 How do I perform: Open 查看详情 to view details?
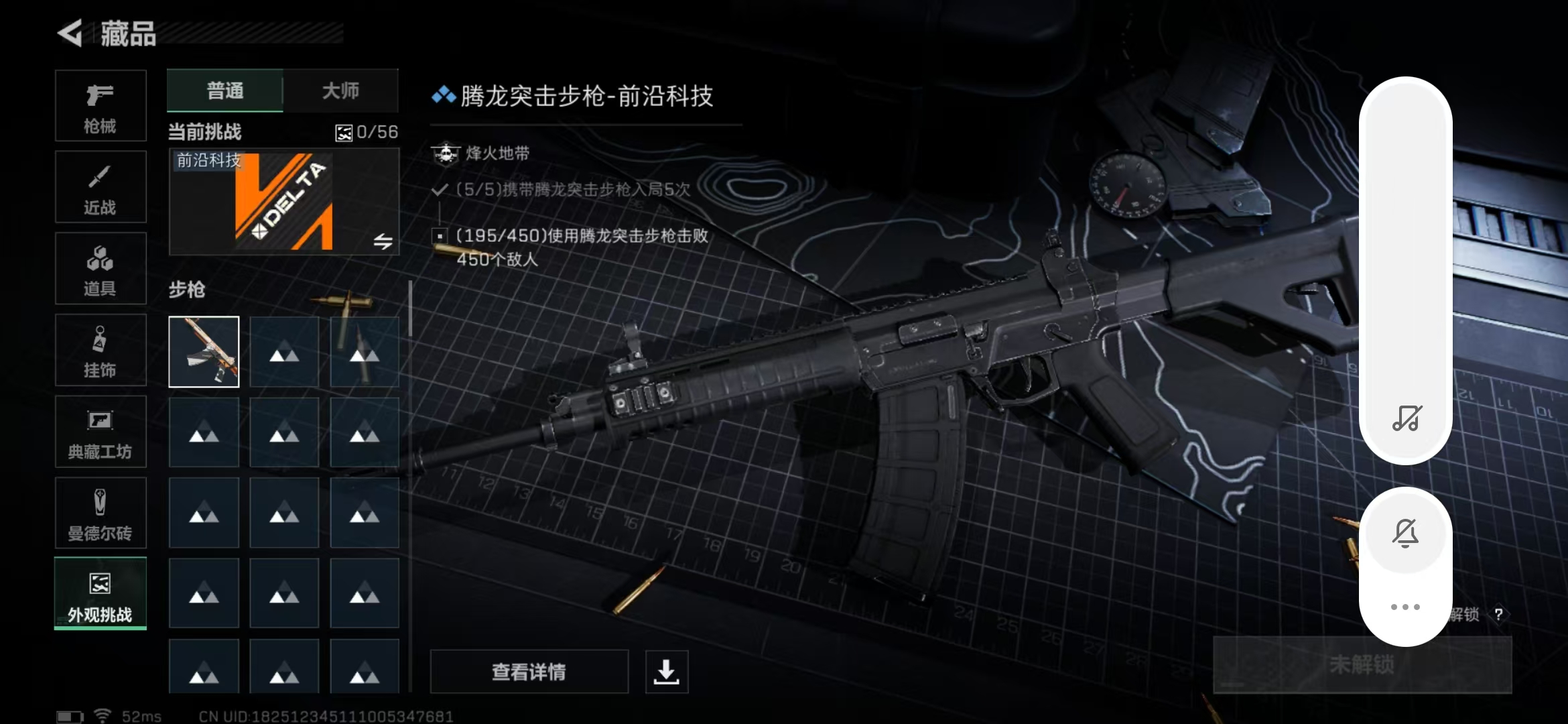[529, 671]
